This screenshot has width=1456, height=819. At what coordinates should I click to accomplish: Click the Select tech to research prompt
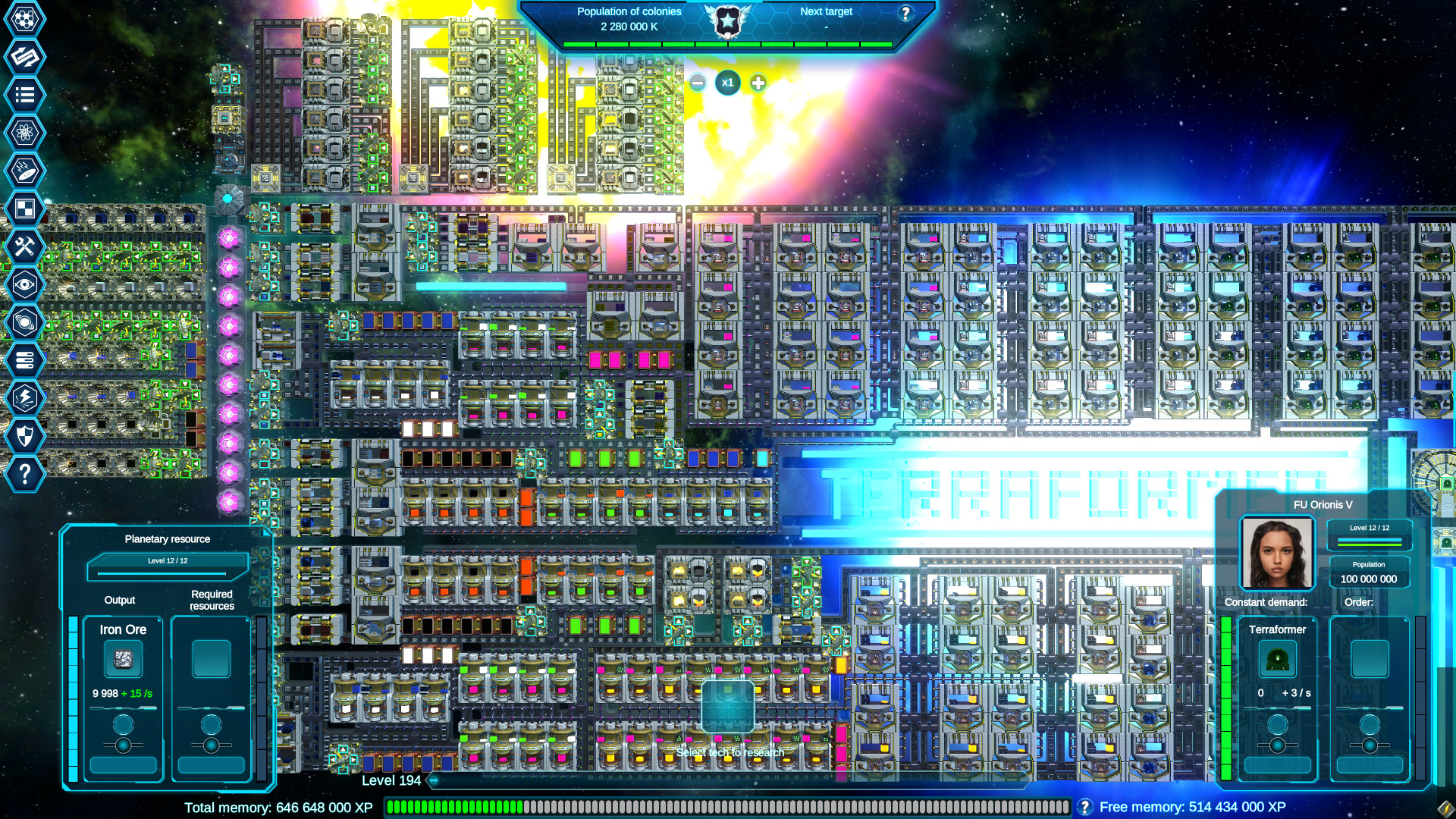[x=732, y=751]
